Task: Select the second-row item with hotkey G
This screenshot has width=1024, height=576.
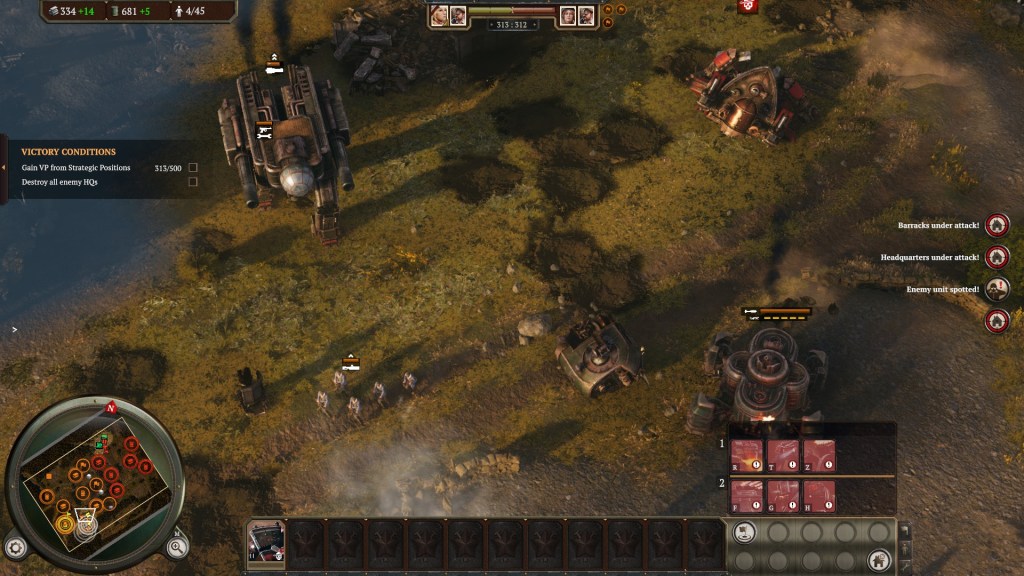Action: click(783, 495)
